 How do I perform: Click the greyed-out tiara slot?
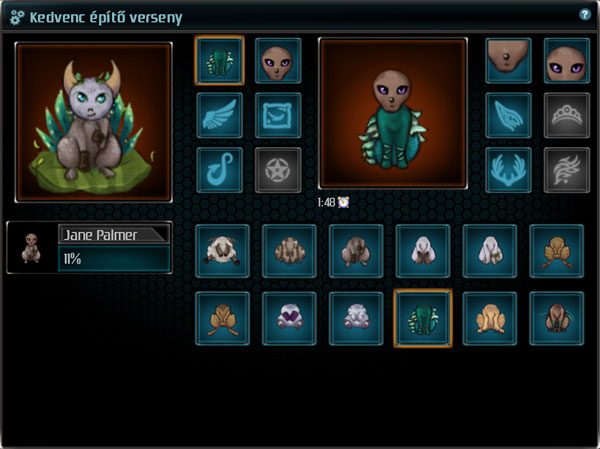point(566,115)
